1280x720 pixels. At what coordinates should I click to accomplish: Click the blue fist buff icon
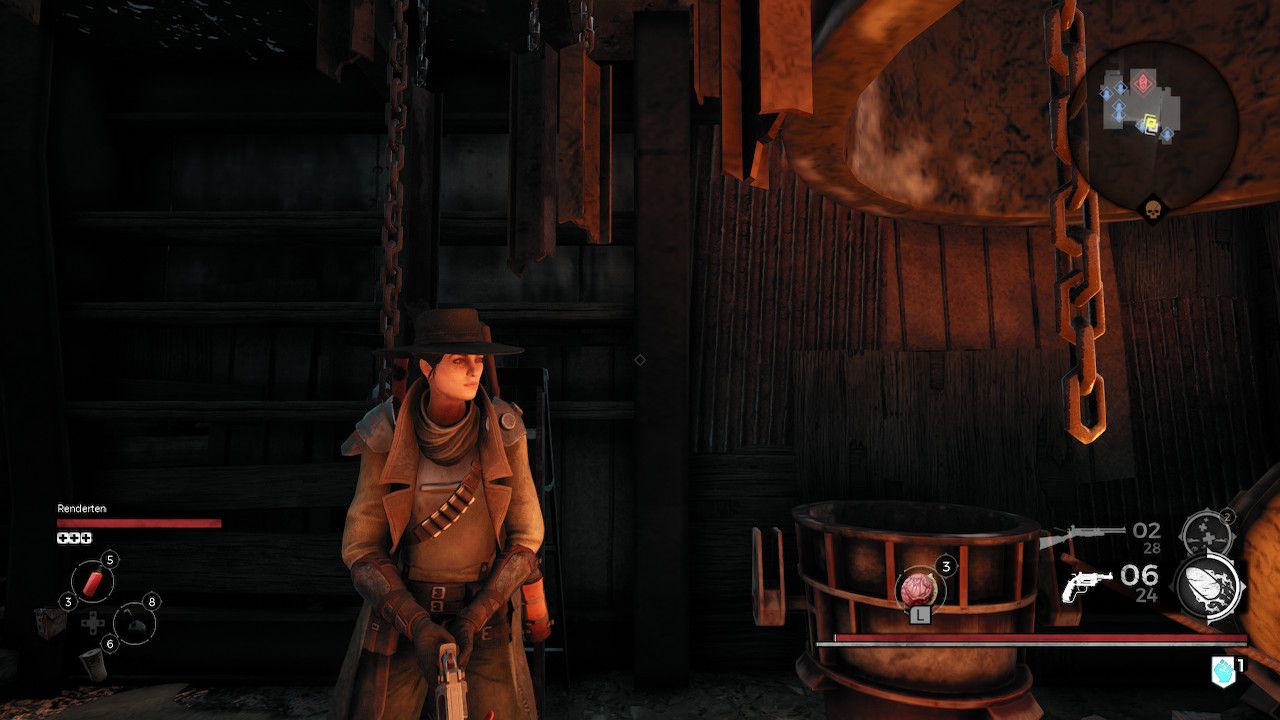tap(1222, 672)
